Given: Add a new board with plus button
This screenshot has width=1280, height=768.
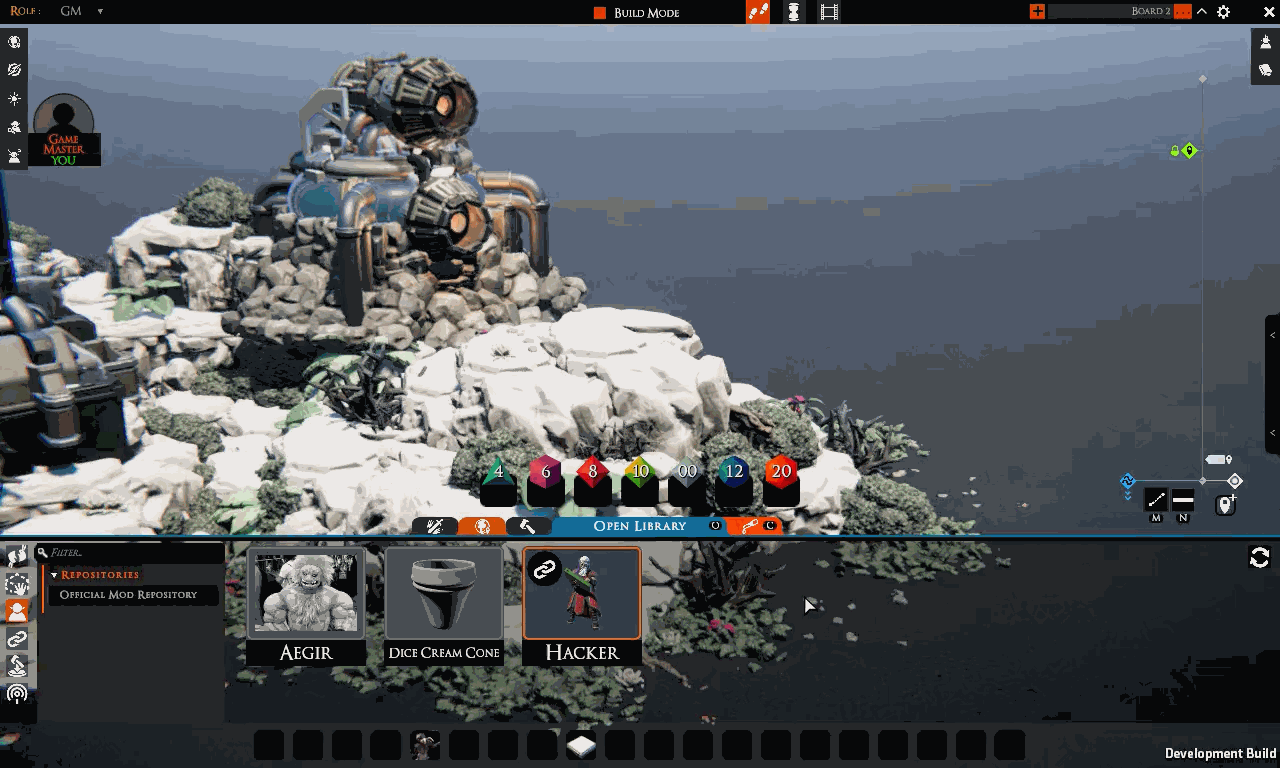Looking at the screenshot, I should 1038,12.
